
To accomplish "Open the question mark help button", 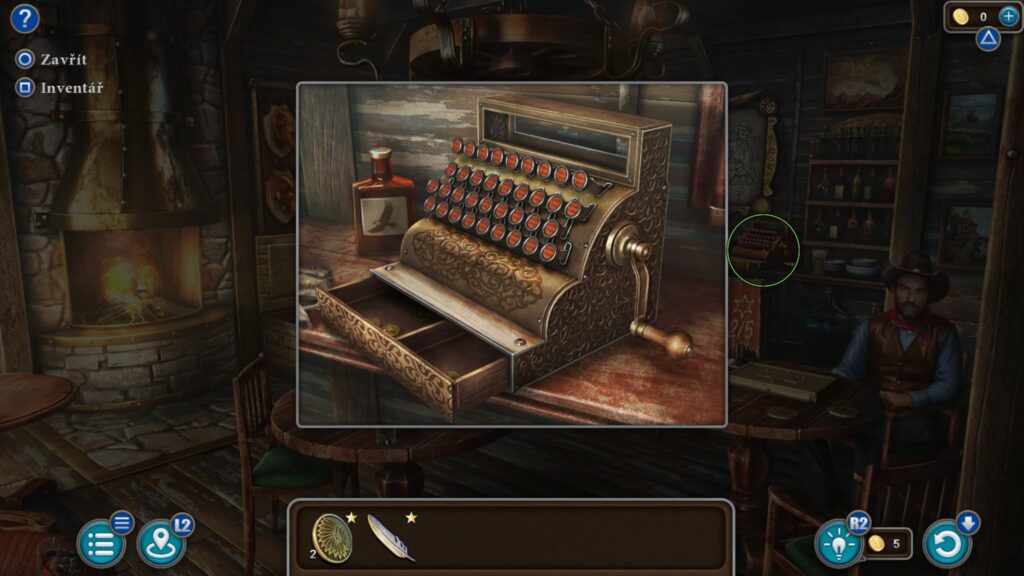I will click(24, 18).
